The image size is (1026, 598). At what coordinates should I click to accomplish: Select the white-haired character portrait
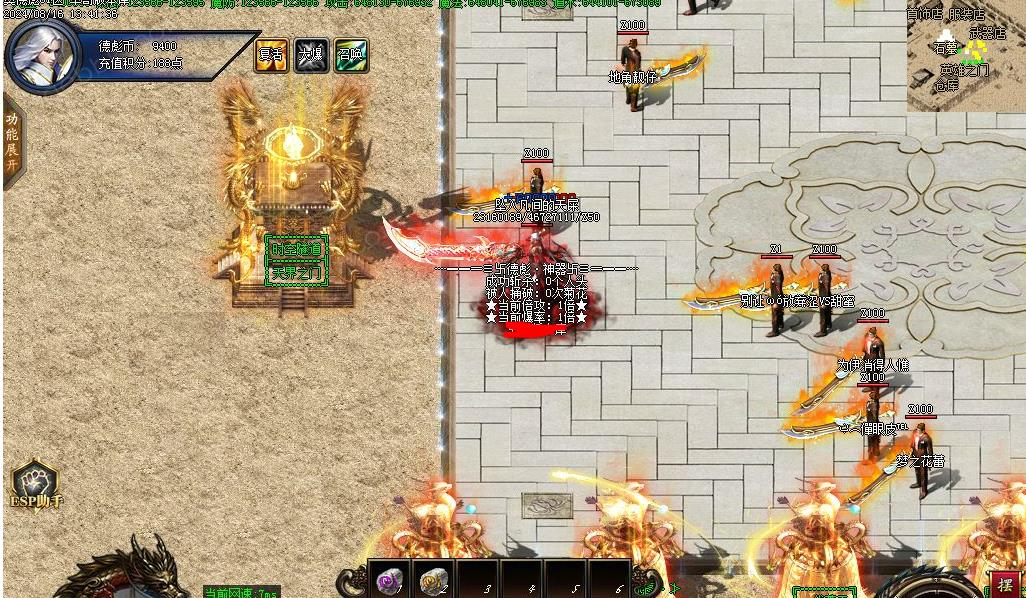tap(43, 56)
